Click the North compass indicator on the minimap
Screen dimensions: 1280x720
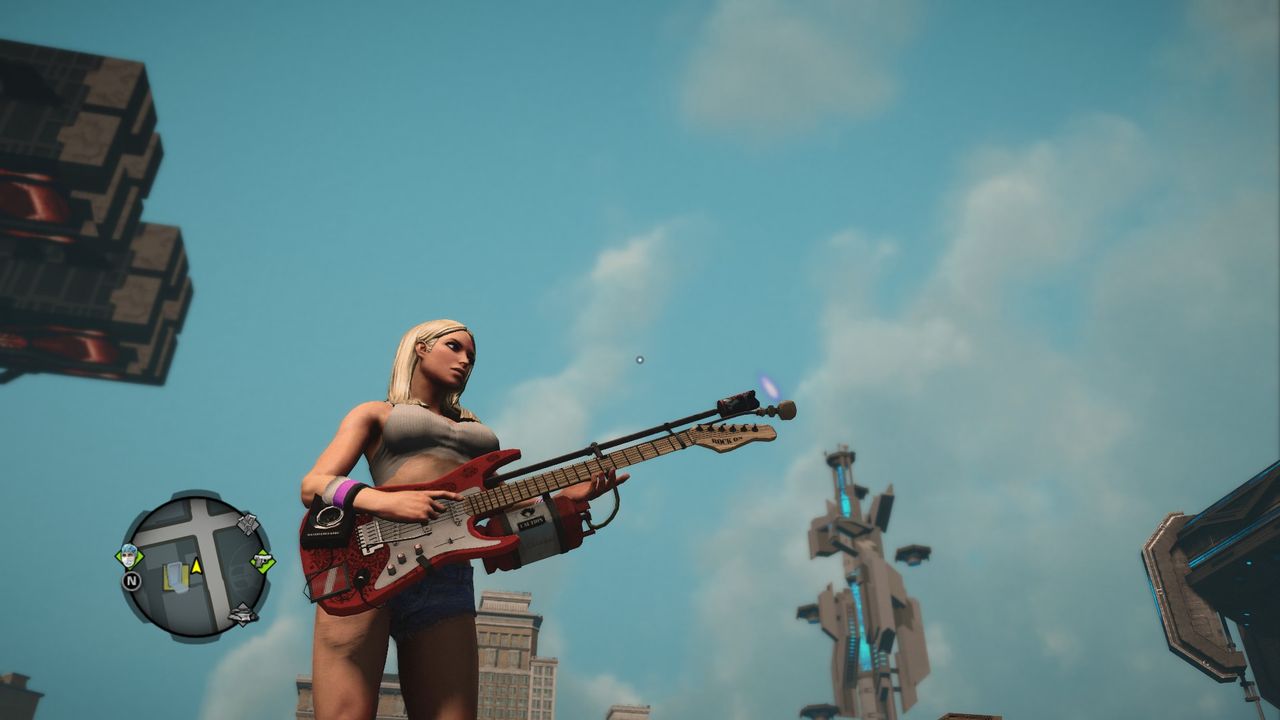point(132,581)
